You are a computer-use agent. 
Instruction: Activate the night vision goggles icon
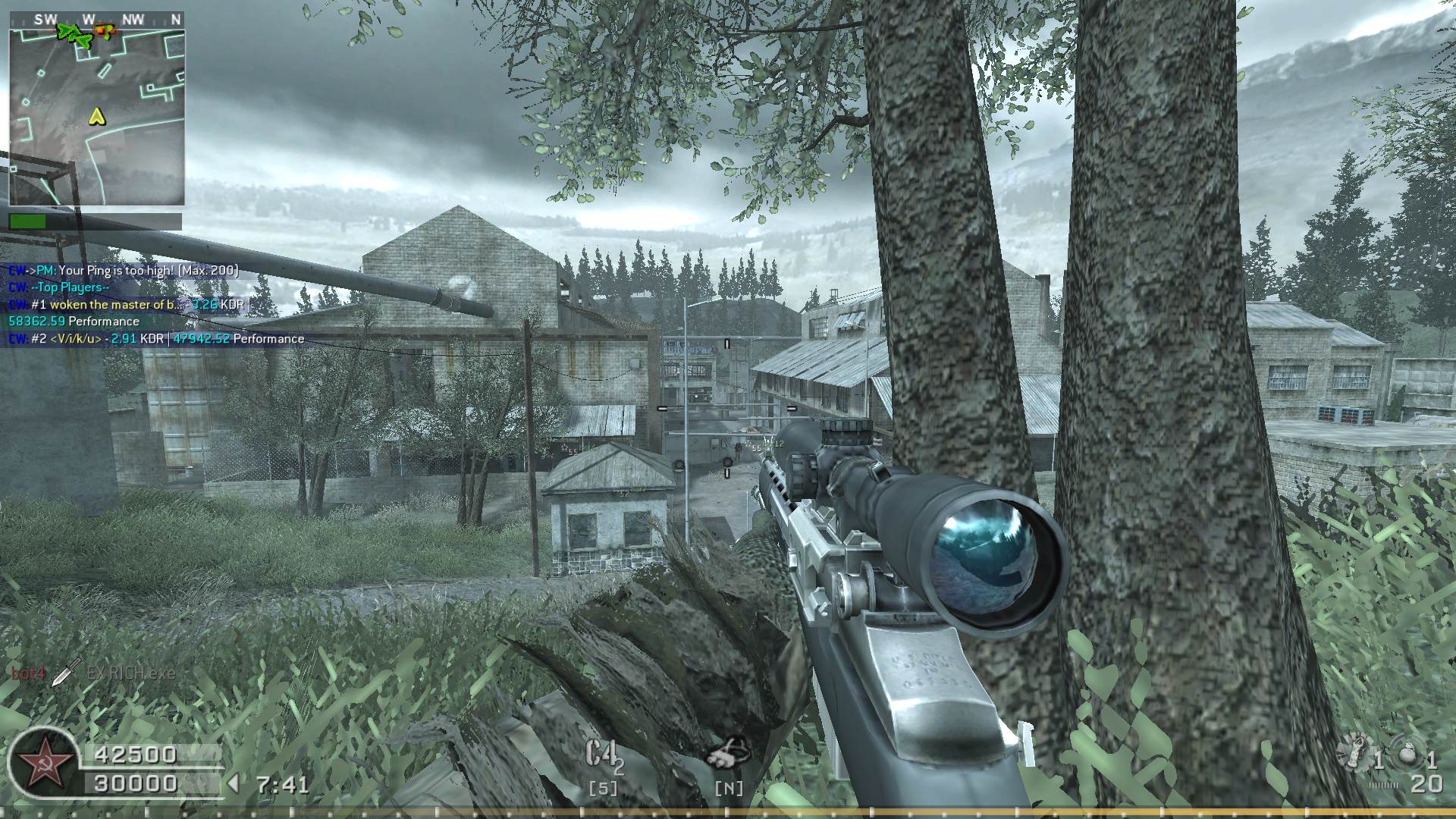[x=727, y=754]
